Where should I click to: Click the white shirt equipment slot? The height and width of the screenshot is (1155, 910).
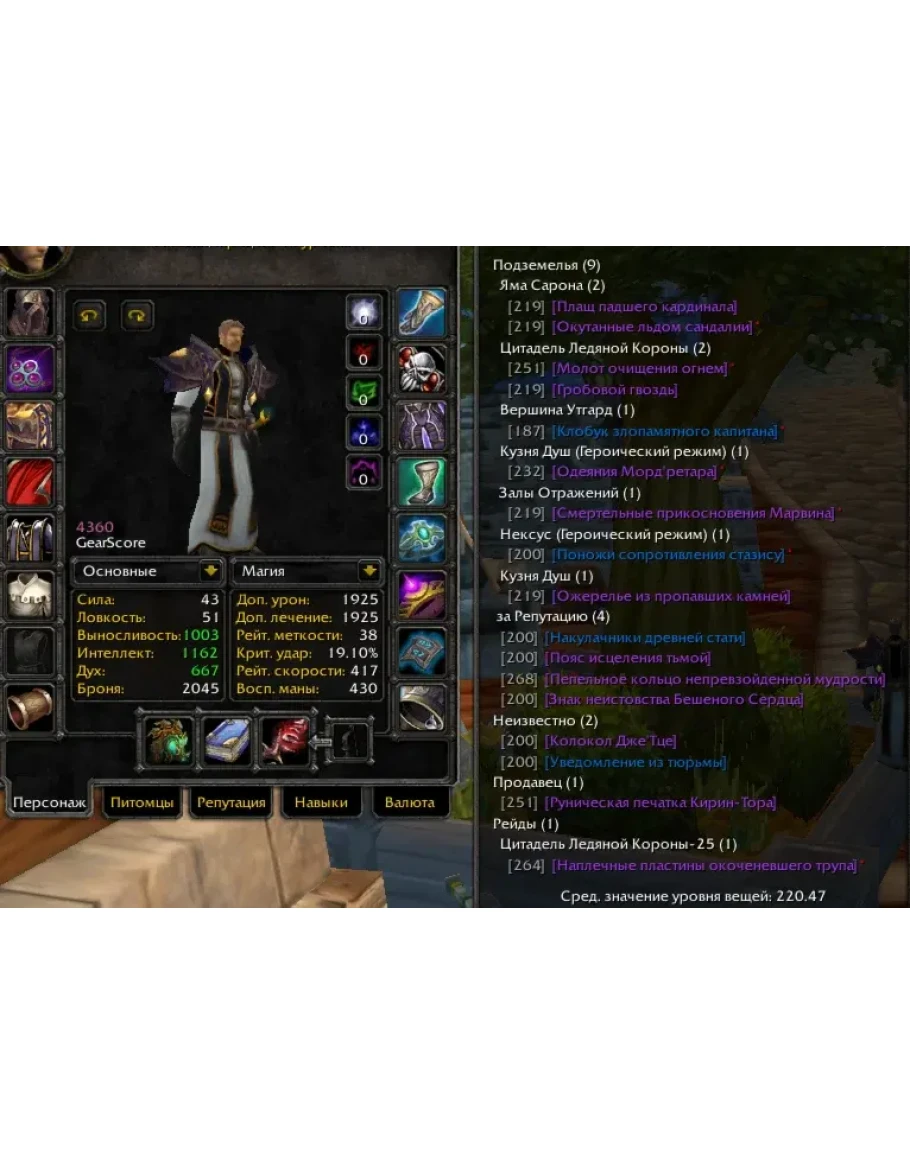tap(31, 595)
